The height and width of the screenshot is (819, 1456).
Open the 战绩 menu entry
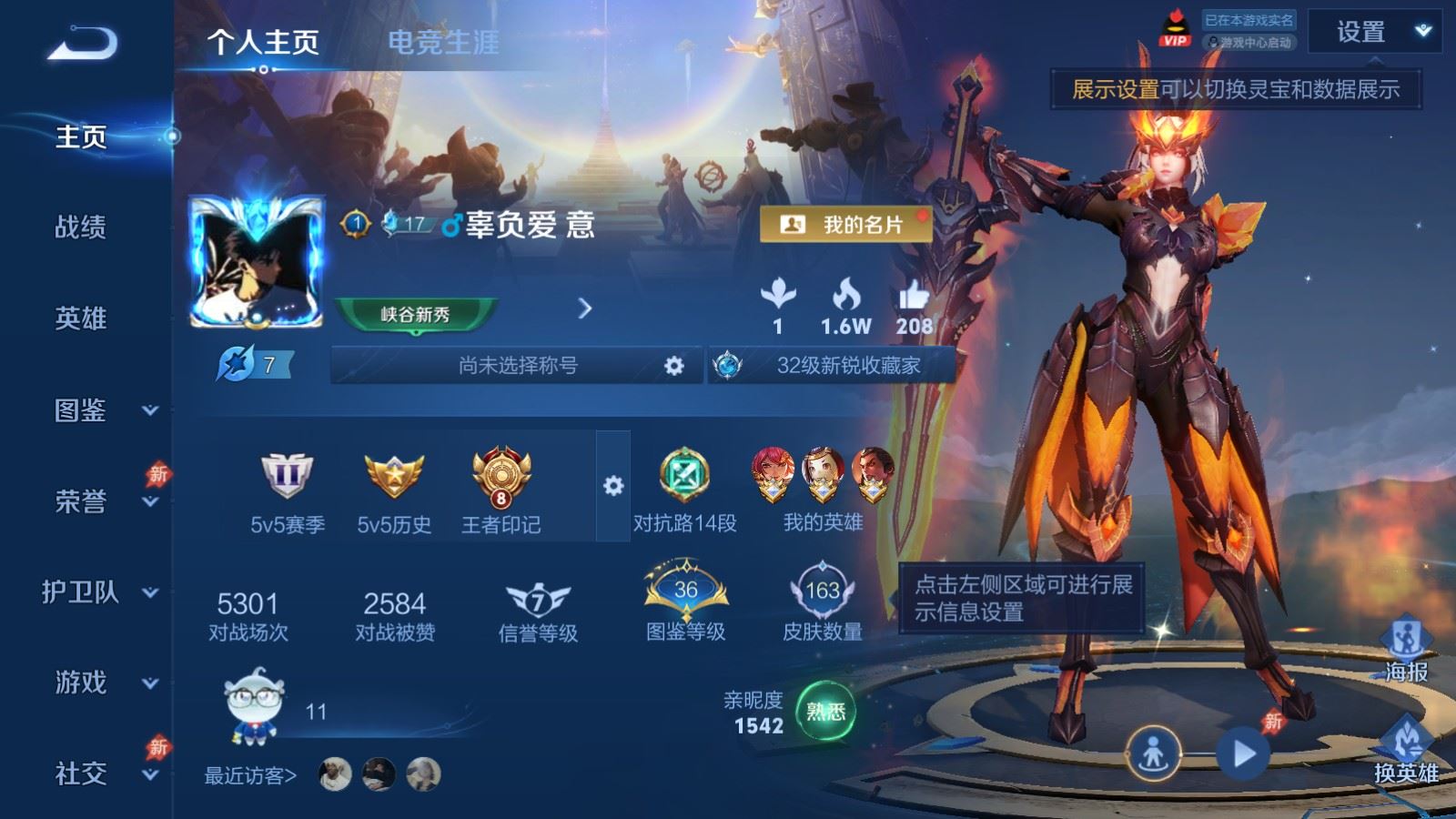81,227
